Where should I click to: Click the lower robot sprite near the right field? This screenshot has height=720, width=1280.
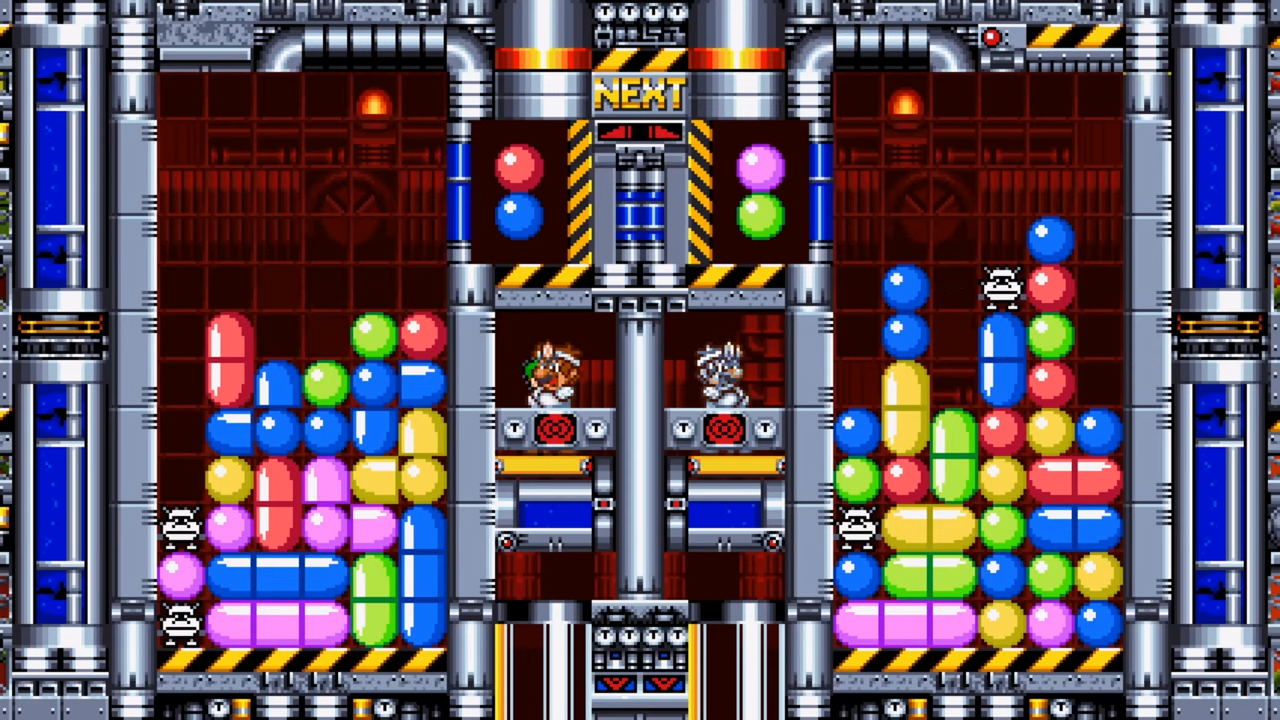click(x=858, y=528)
